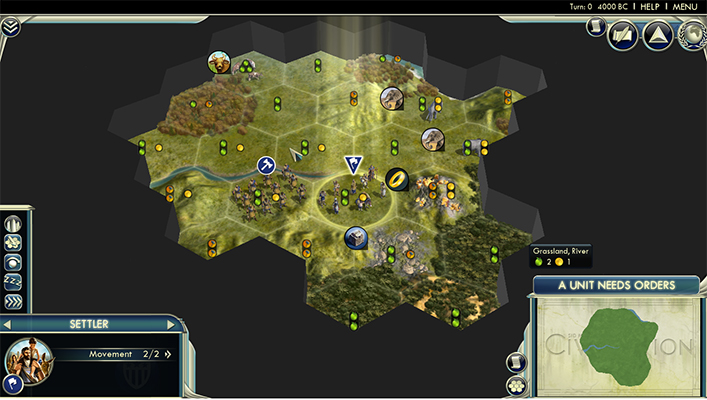Open the MENU in the top bar
This screenshot has height=400, width=707.
click(685, 6)
